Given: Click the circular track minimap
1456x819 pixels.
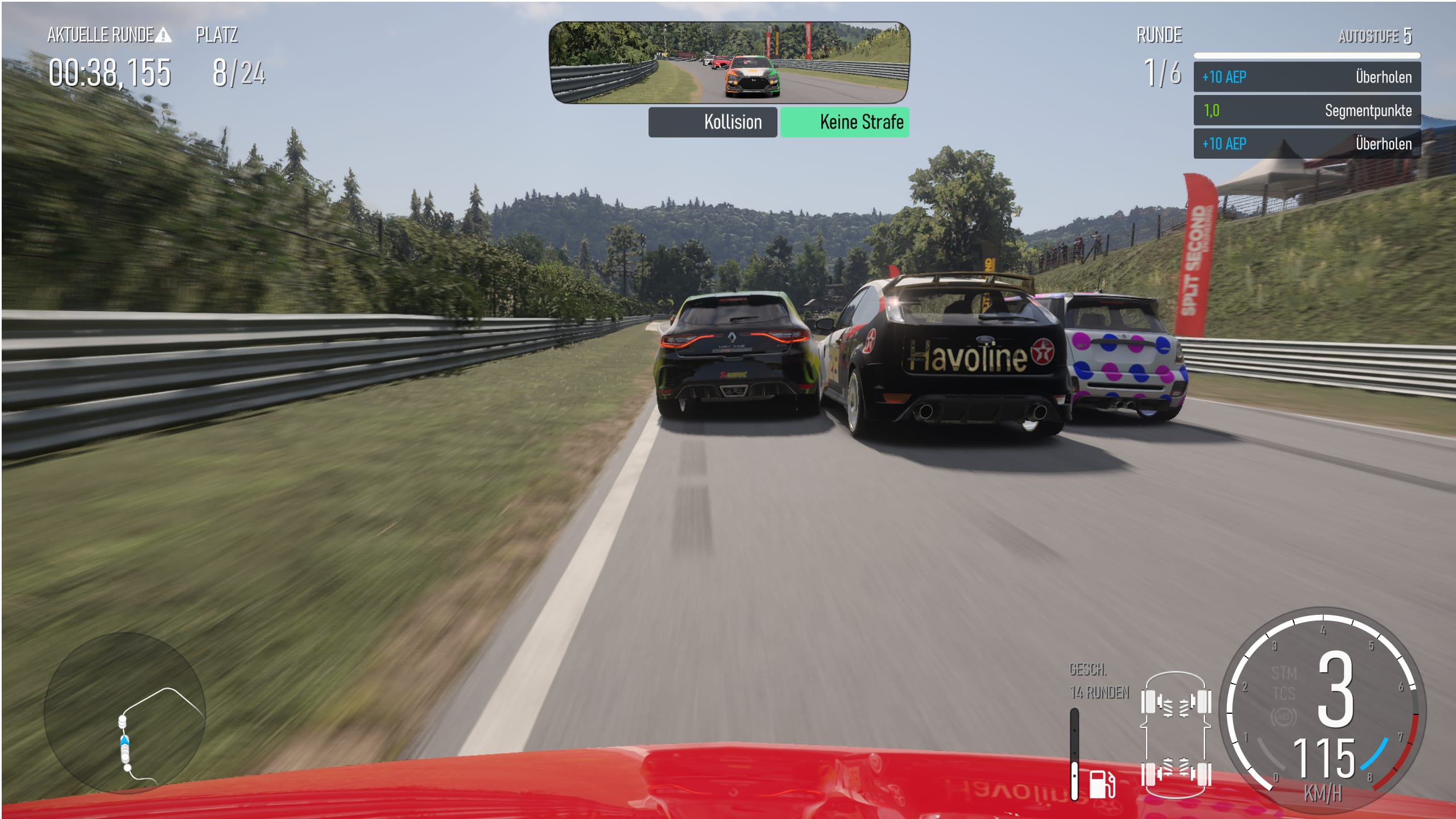Looking at the screenshot, I should [125, 712].
